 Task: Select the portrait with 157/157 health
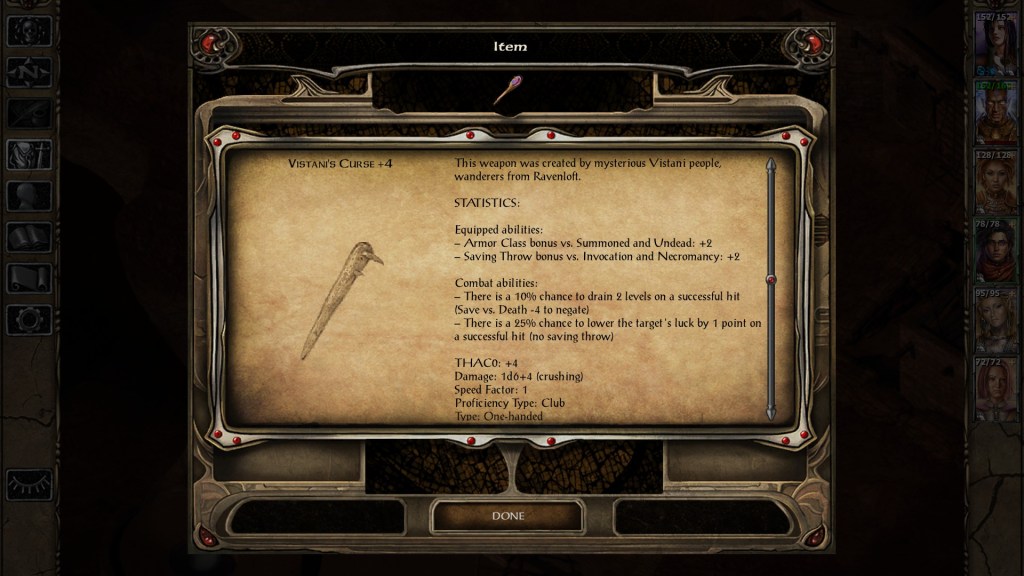pos(996,45)
